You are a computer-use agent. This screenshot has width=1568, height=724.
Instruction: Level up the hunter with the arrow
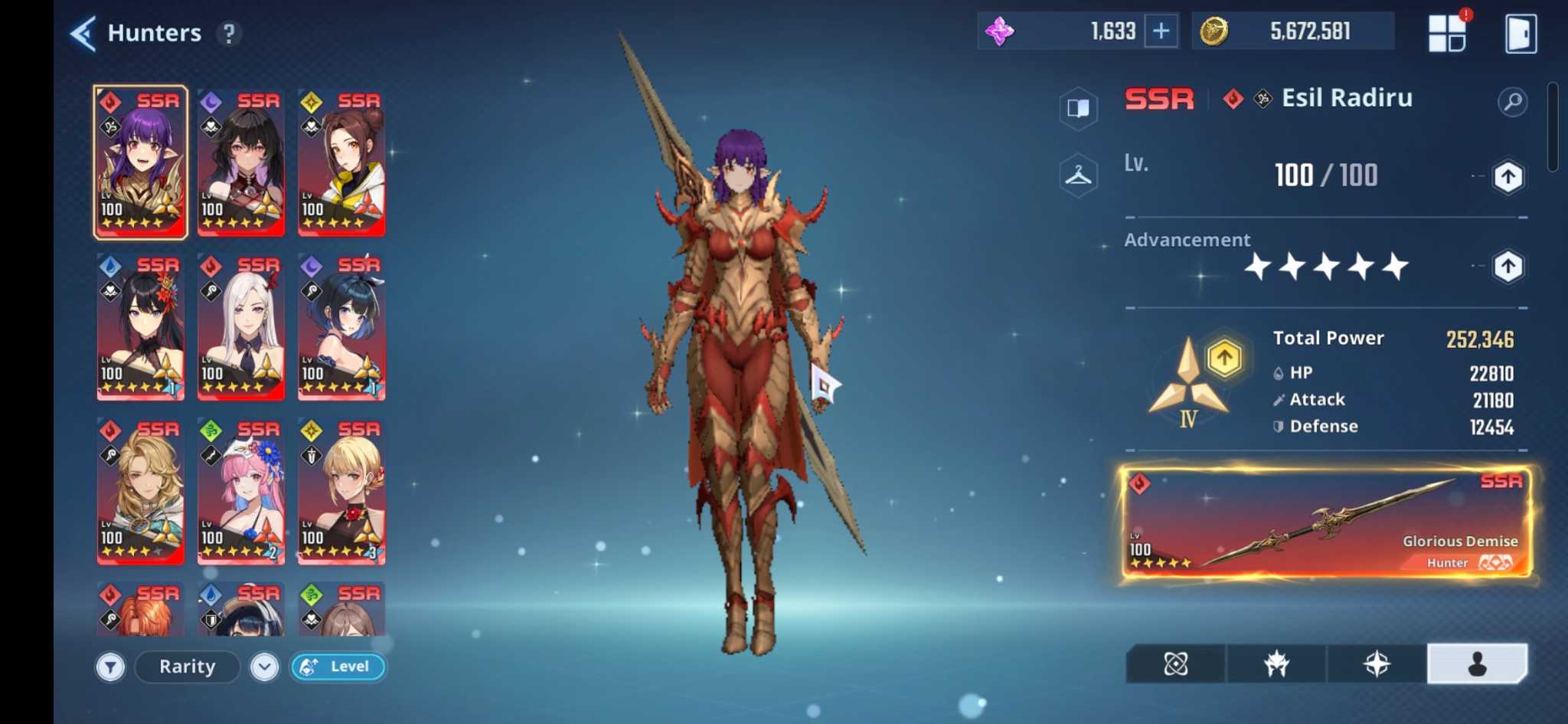coord(1508,177)
